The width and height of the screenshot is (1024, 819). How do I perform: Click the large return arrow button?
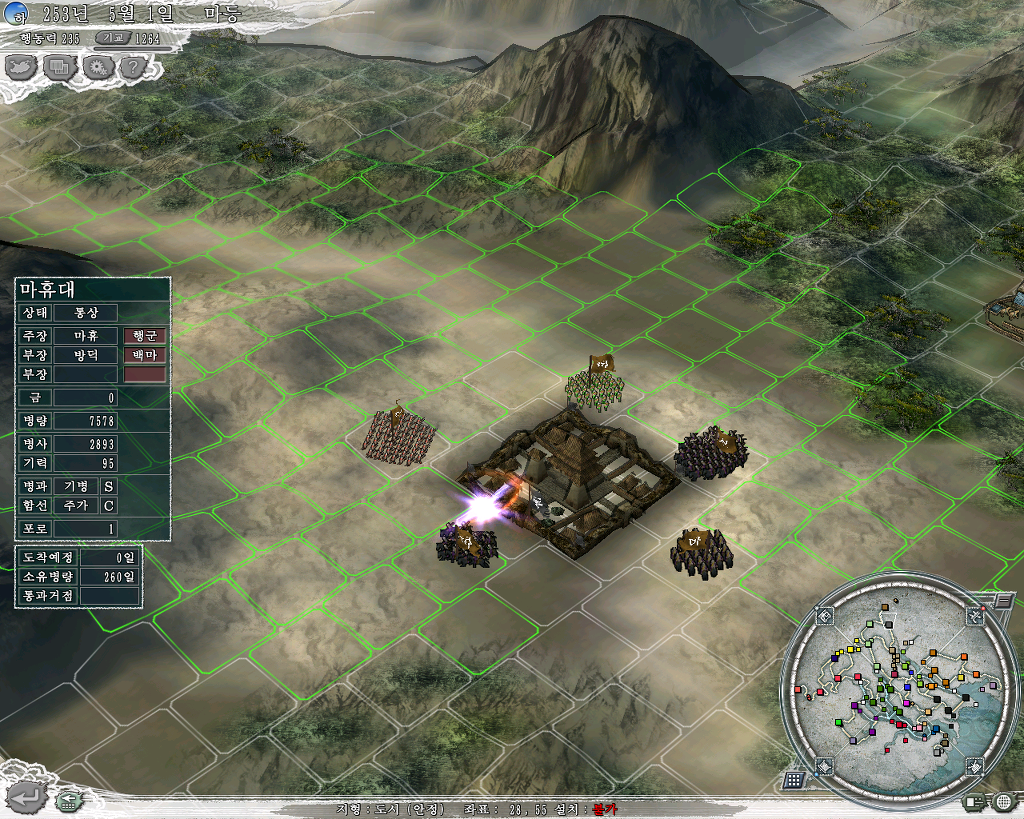point(27,796)
